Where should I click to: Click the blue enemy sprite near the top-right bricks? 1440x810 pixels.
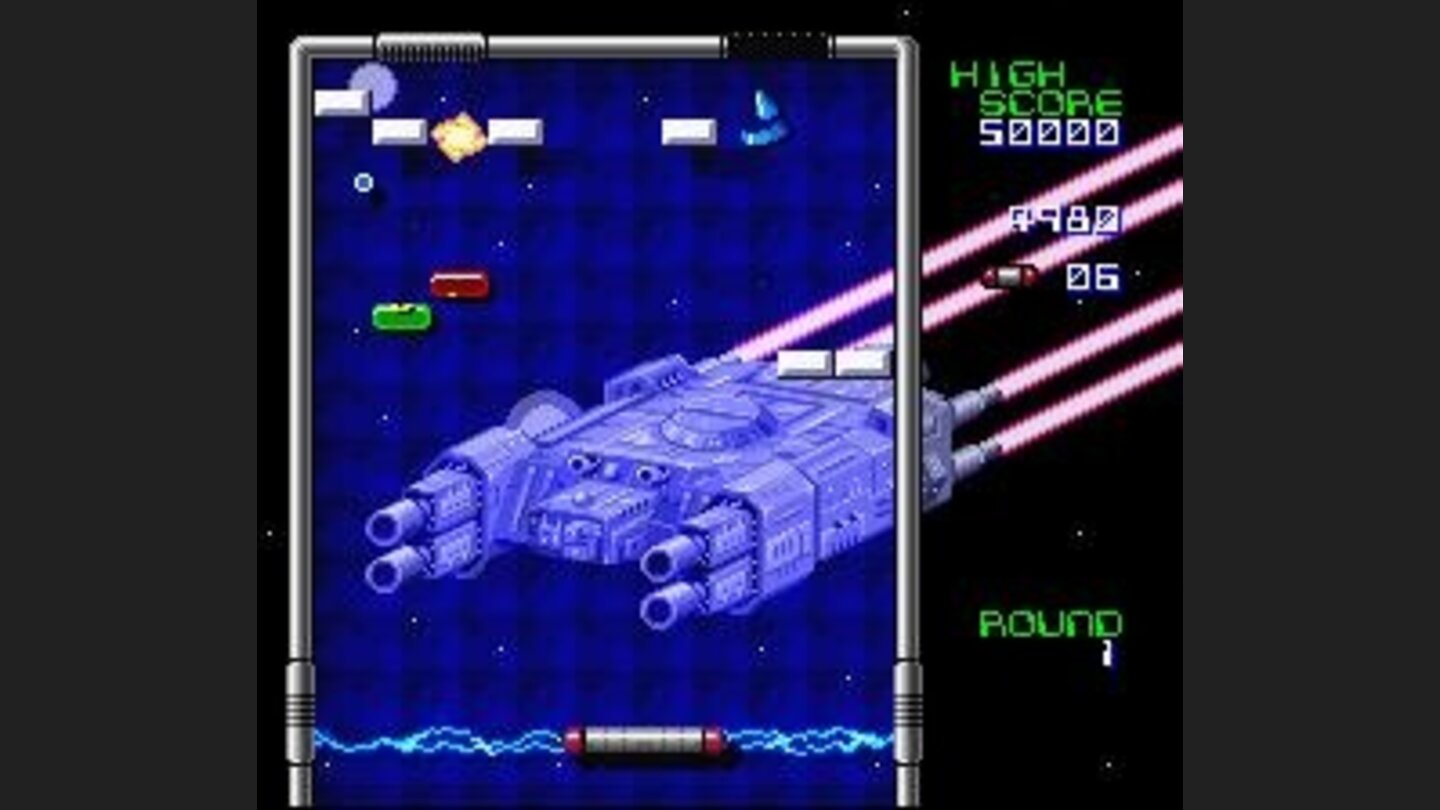pyautogui.click(x=765, y=117)
